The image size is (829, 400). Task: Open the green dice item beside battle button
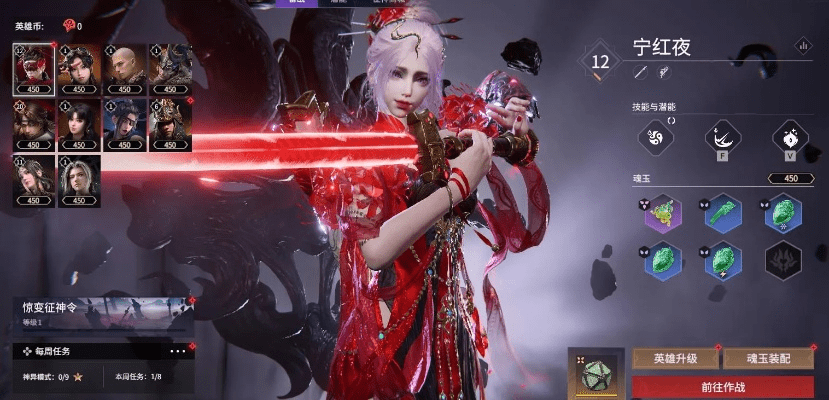596,374
